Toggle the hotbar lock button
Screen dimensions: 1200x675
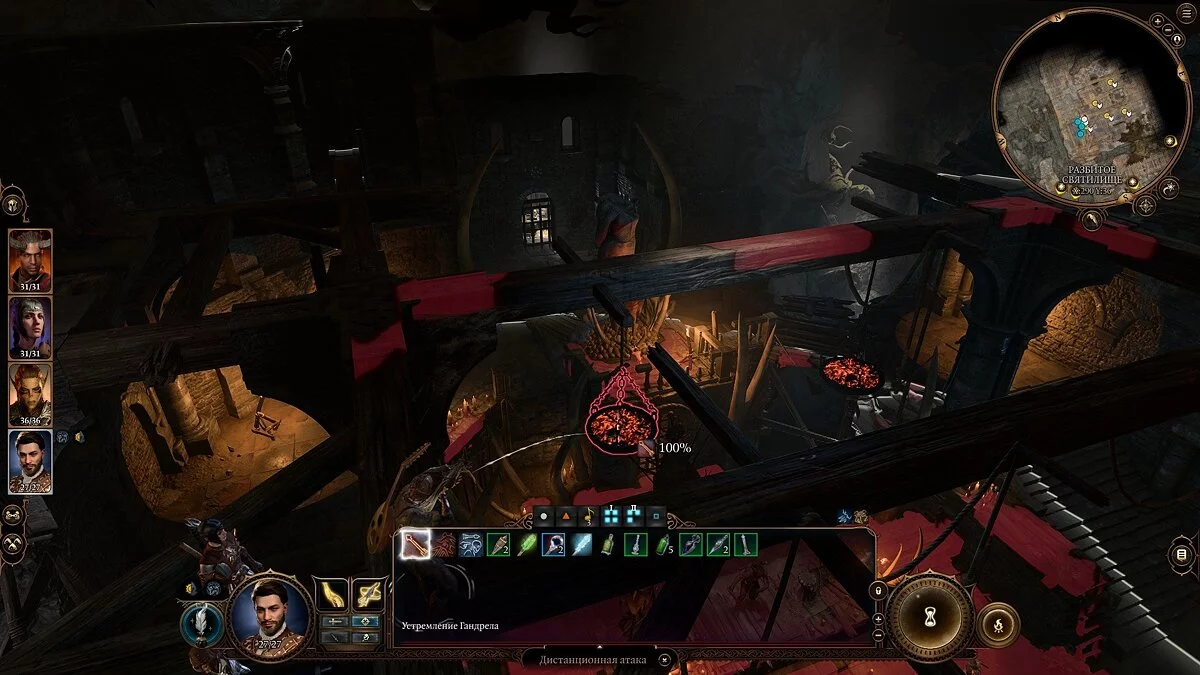[879, 590]
